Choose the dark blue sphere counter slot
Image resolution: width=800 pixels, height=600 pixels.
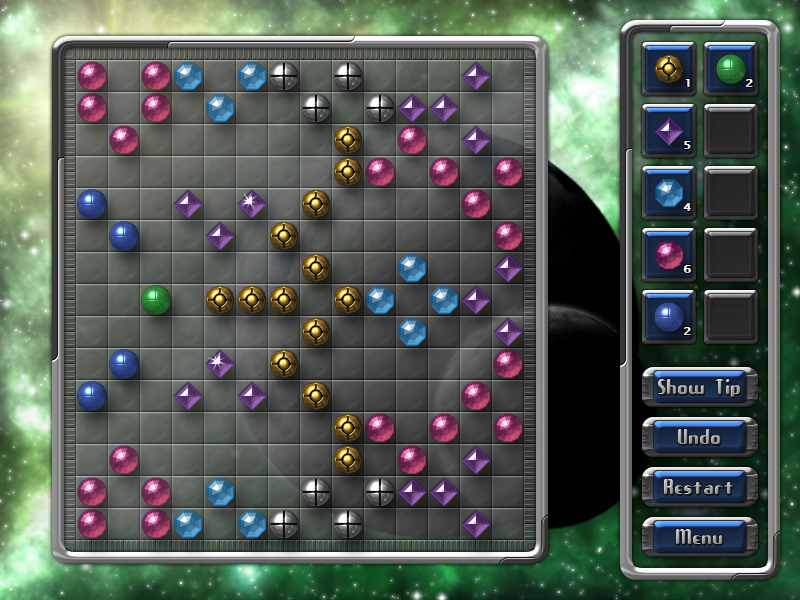coord(668,316)
